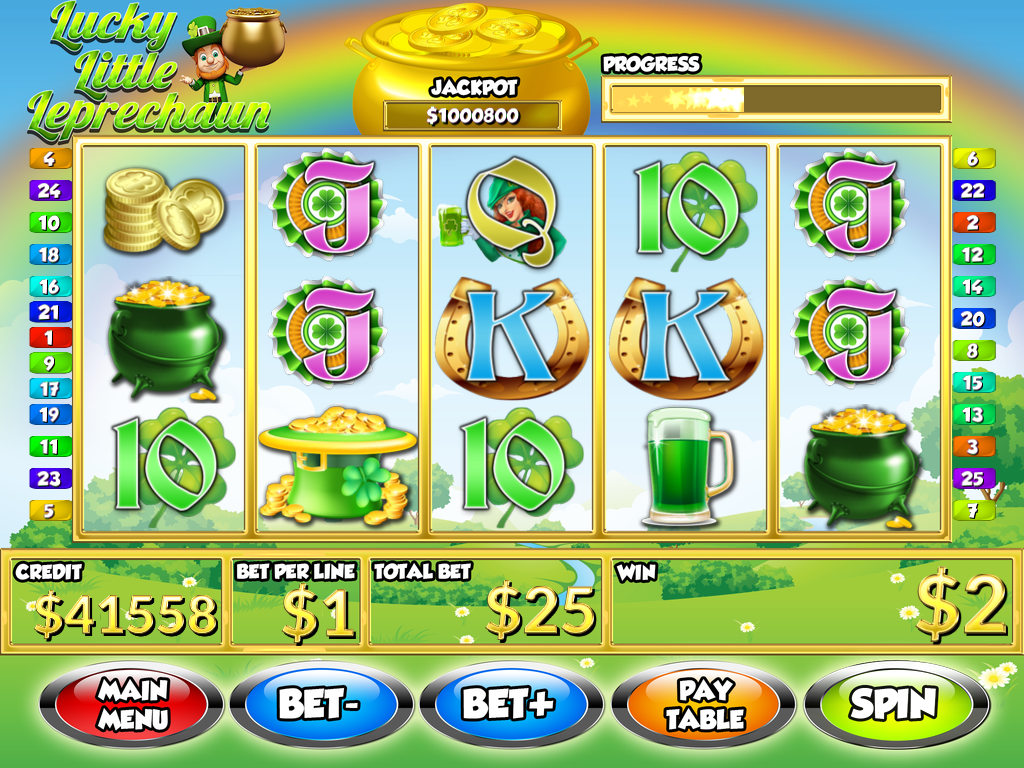Activate payline marker 25

click(972, 478)
